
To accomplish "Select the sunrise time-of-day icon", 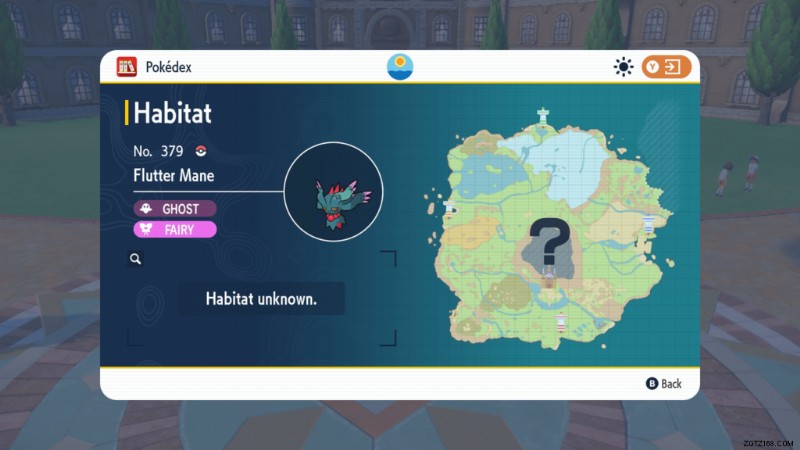I will click(x=400, y=67).
